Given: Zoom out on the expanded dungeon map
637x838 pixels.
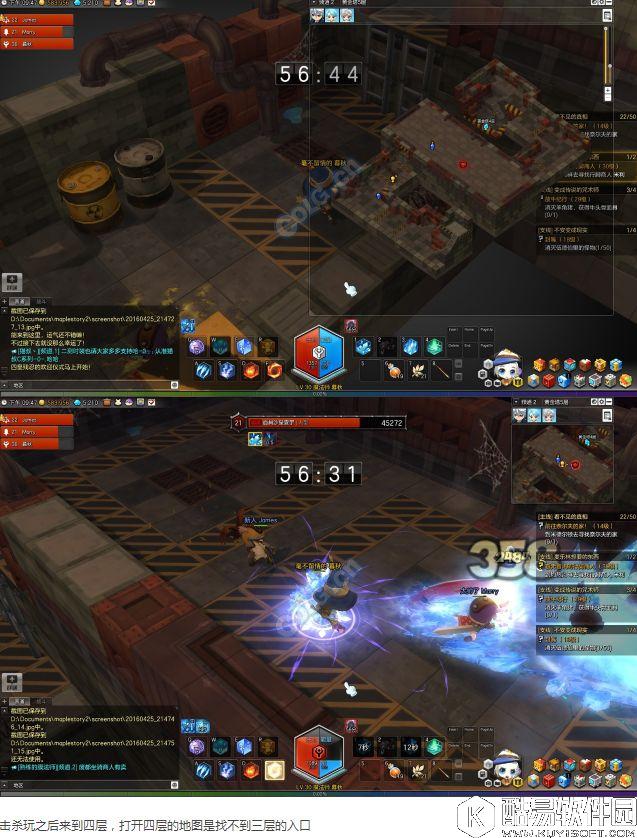Looking at the screenshot, I should point(608,98).
